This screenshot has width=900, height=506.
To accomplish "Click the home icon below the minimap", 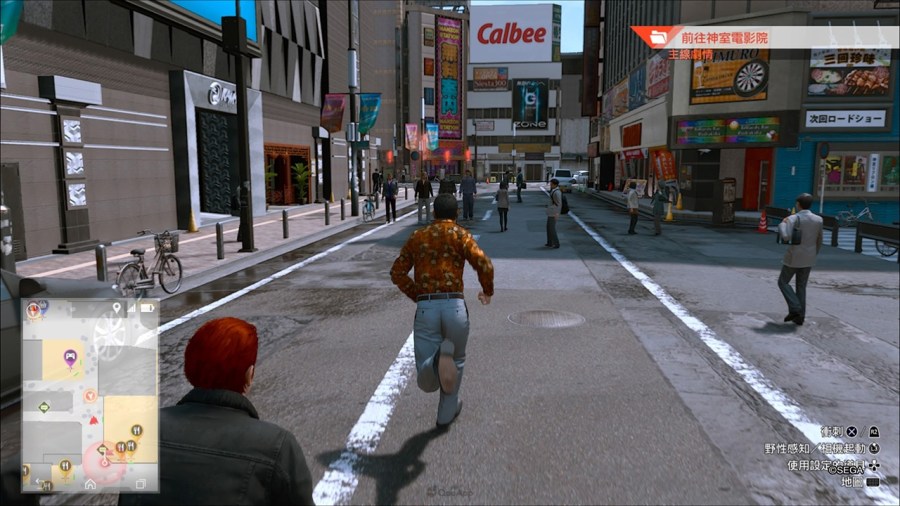I will (x=90, y=484).
